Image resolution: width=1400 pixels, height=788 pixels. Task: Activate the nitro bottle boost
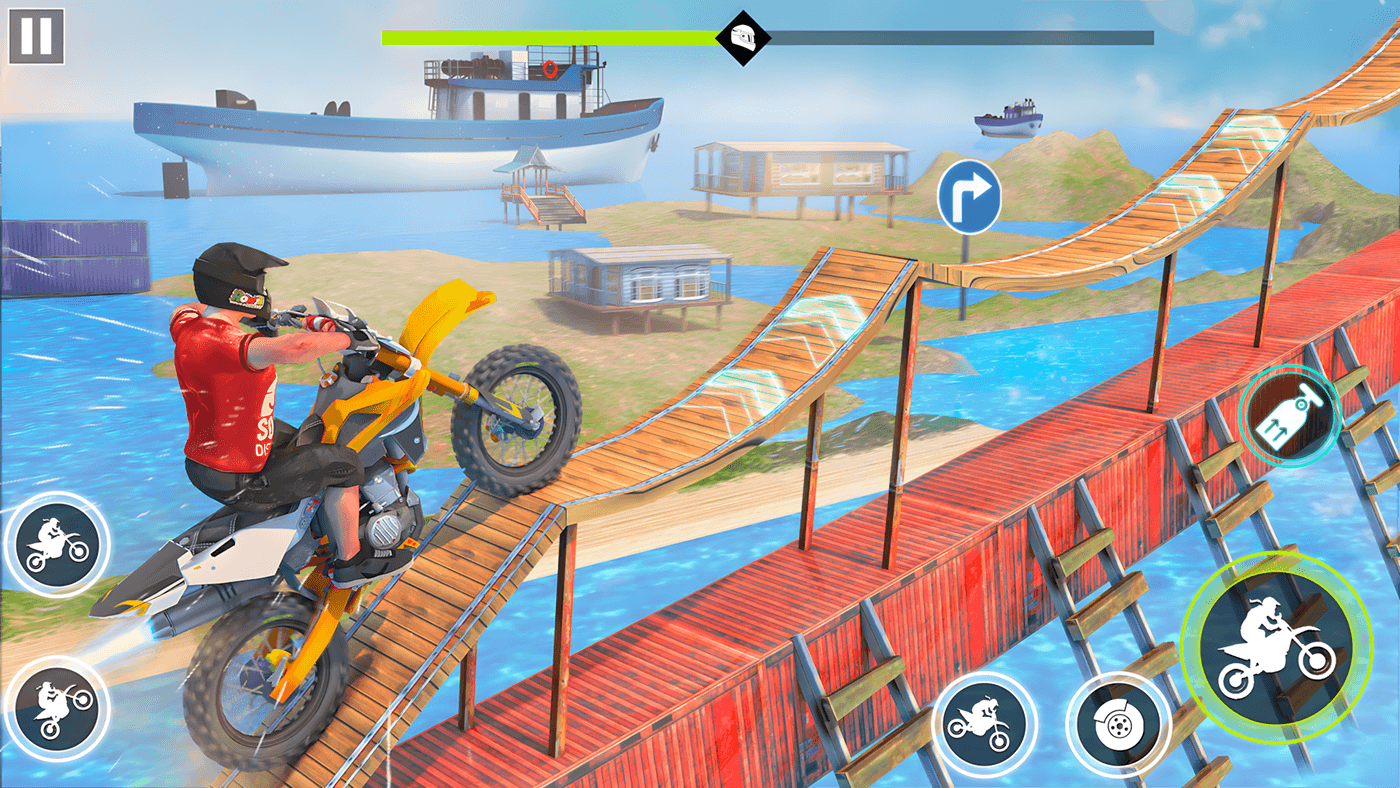tap(1290, 414)
